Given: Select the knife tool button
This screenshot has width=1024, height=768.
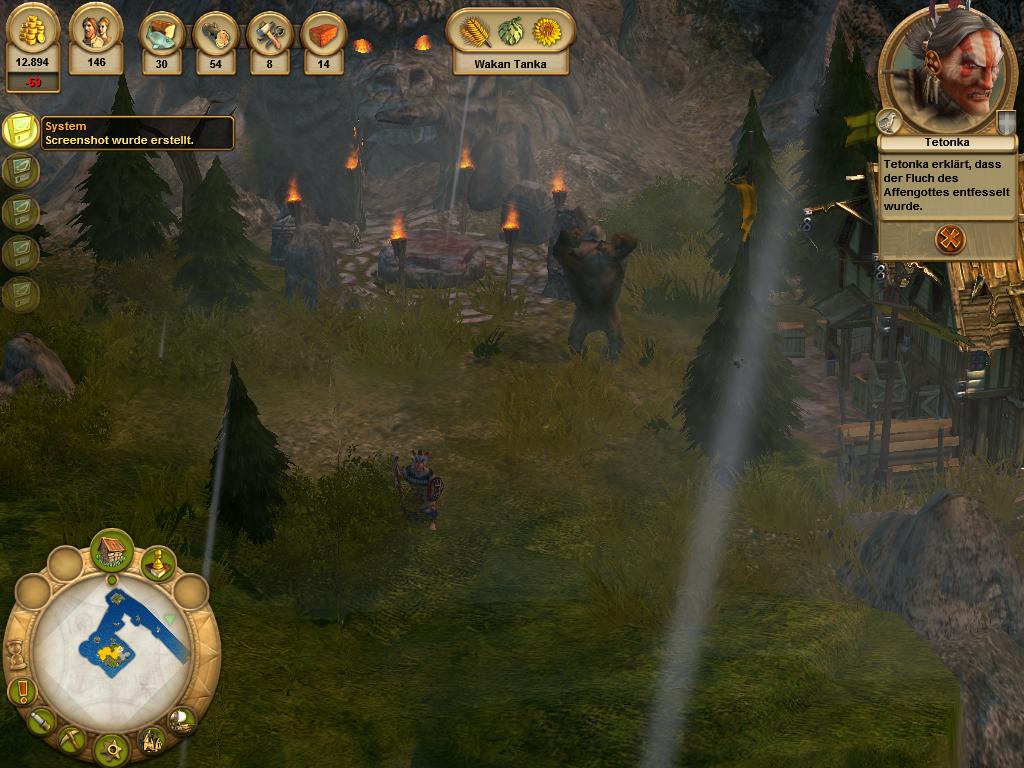Looking at the screenshot, I should (x=41, y=720).
